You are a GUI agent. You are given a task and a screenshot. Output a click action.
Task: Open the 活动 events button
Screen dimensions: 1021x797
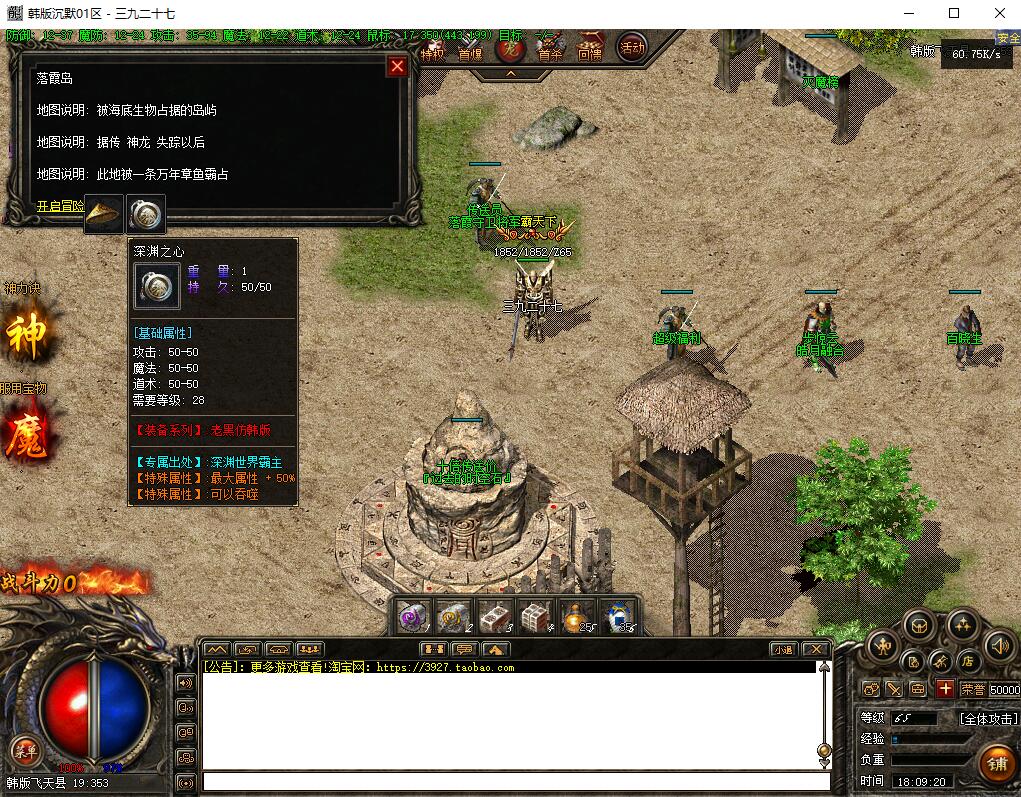click(x=632, y=46)
